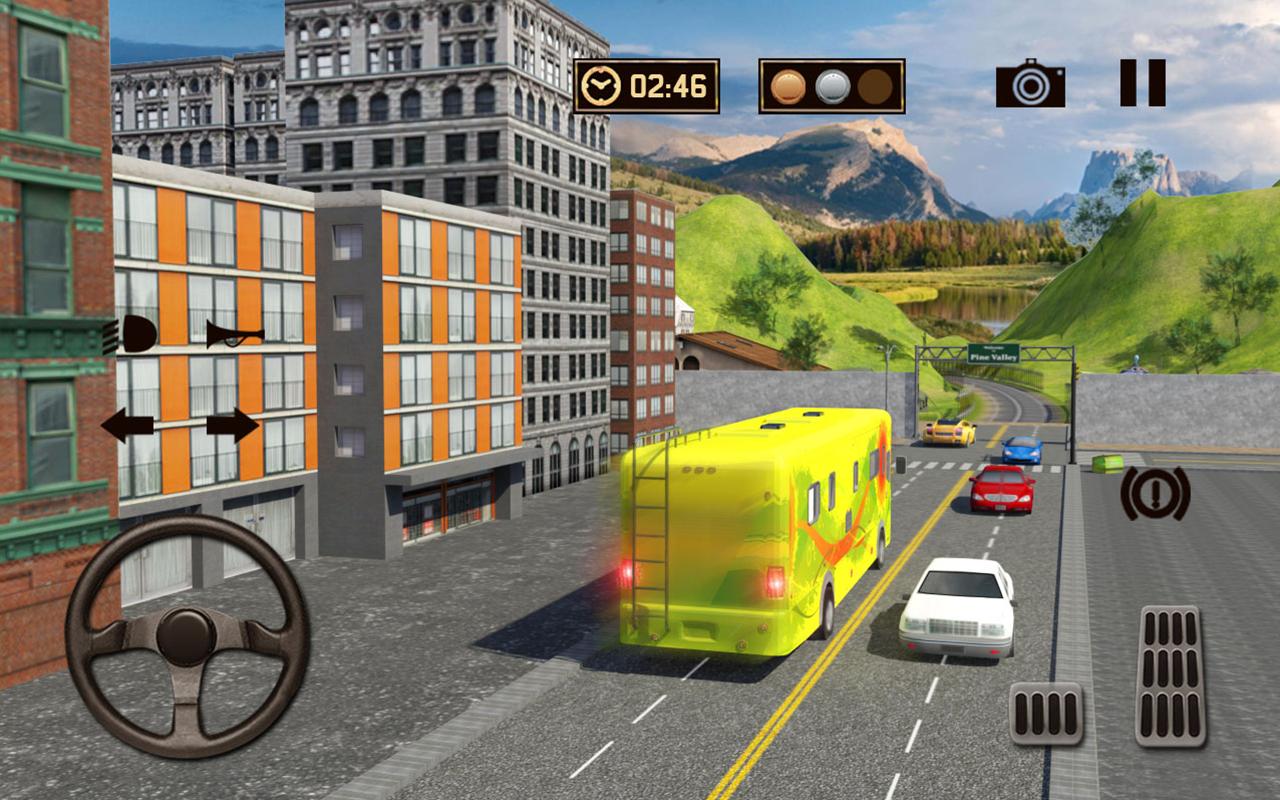The image size is (1280, 800).
Task: Tap the left arrow indicator
Action: point(127,425)
